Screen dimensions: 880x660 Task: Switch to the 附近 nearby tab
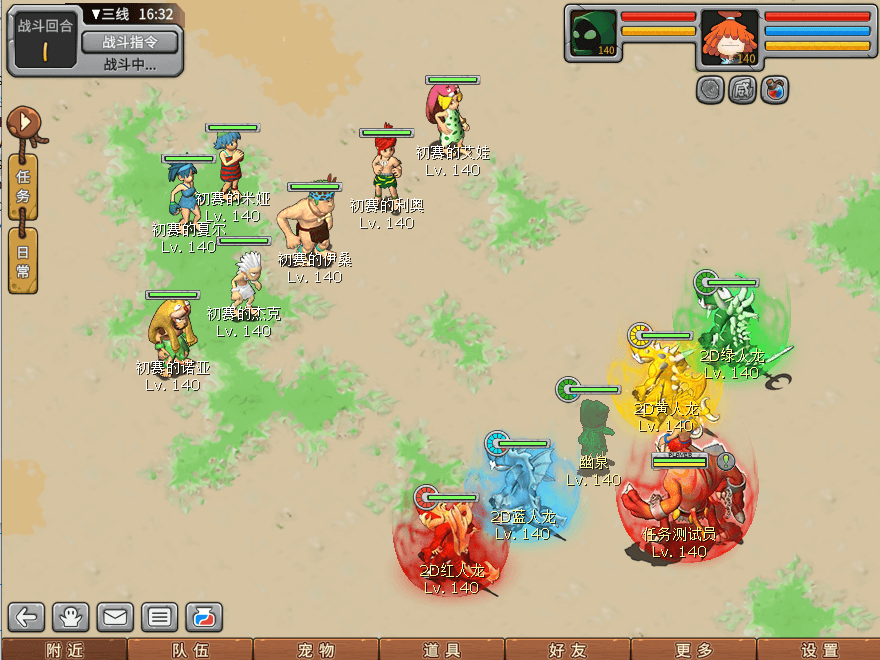coord(63,650)
